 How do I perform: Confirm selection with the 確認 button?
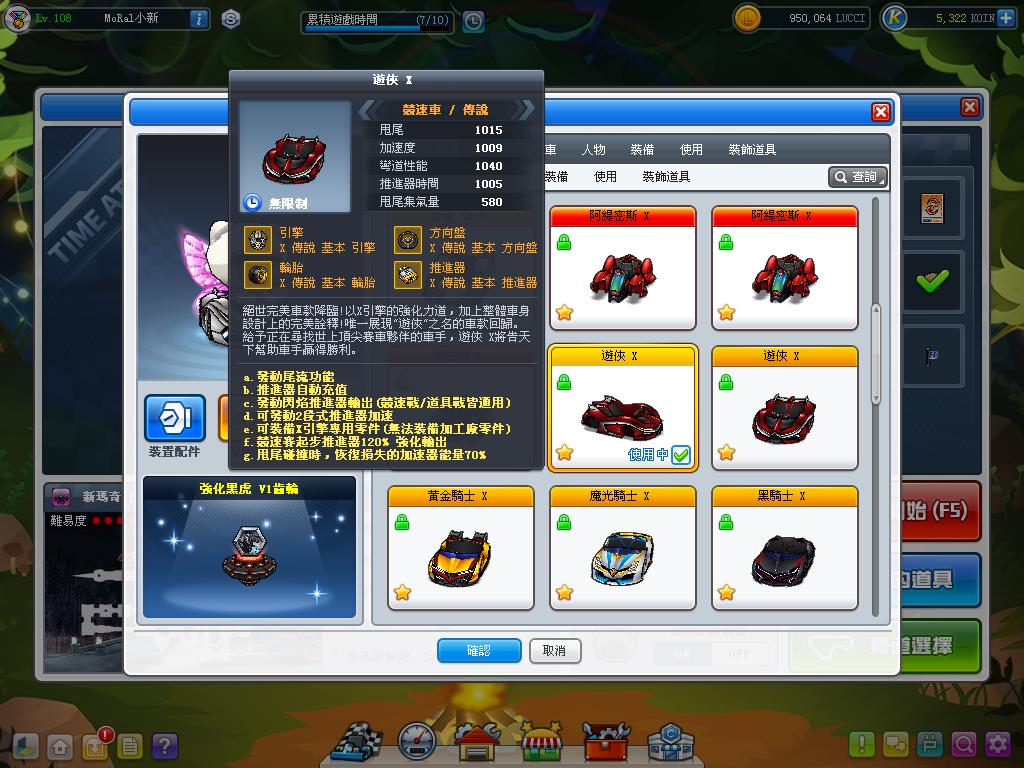[x=479, y=651]
